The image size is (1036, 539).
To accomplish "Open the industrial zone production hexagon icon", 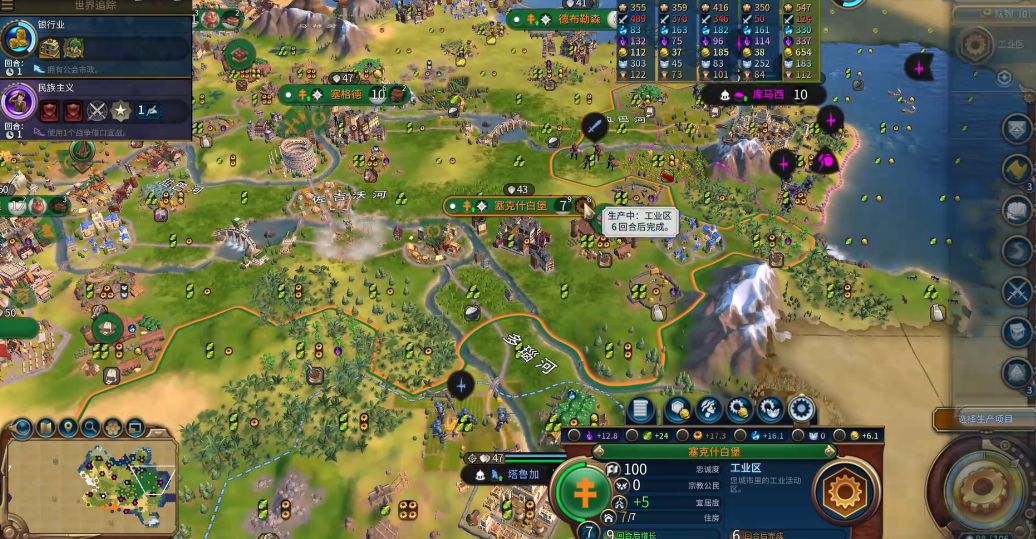I will (x=846, y=492).
